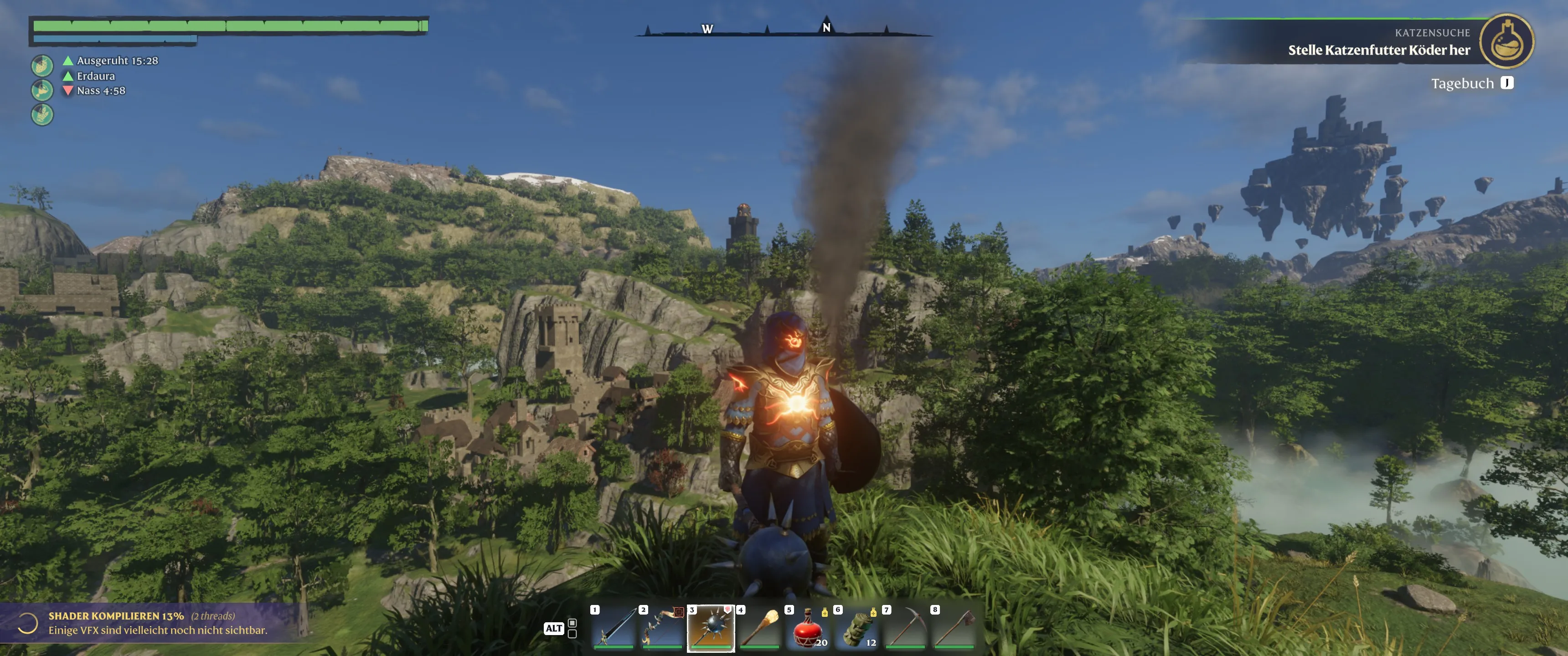The width and height of the screenshot is (1568, 656).
Task: Equip the bow from the hotbar
Action: click(x=662, y=627)
